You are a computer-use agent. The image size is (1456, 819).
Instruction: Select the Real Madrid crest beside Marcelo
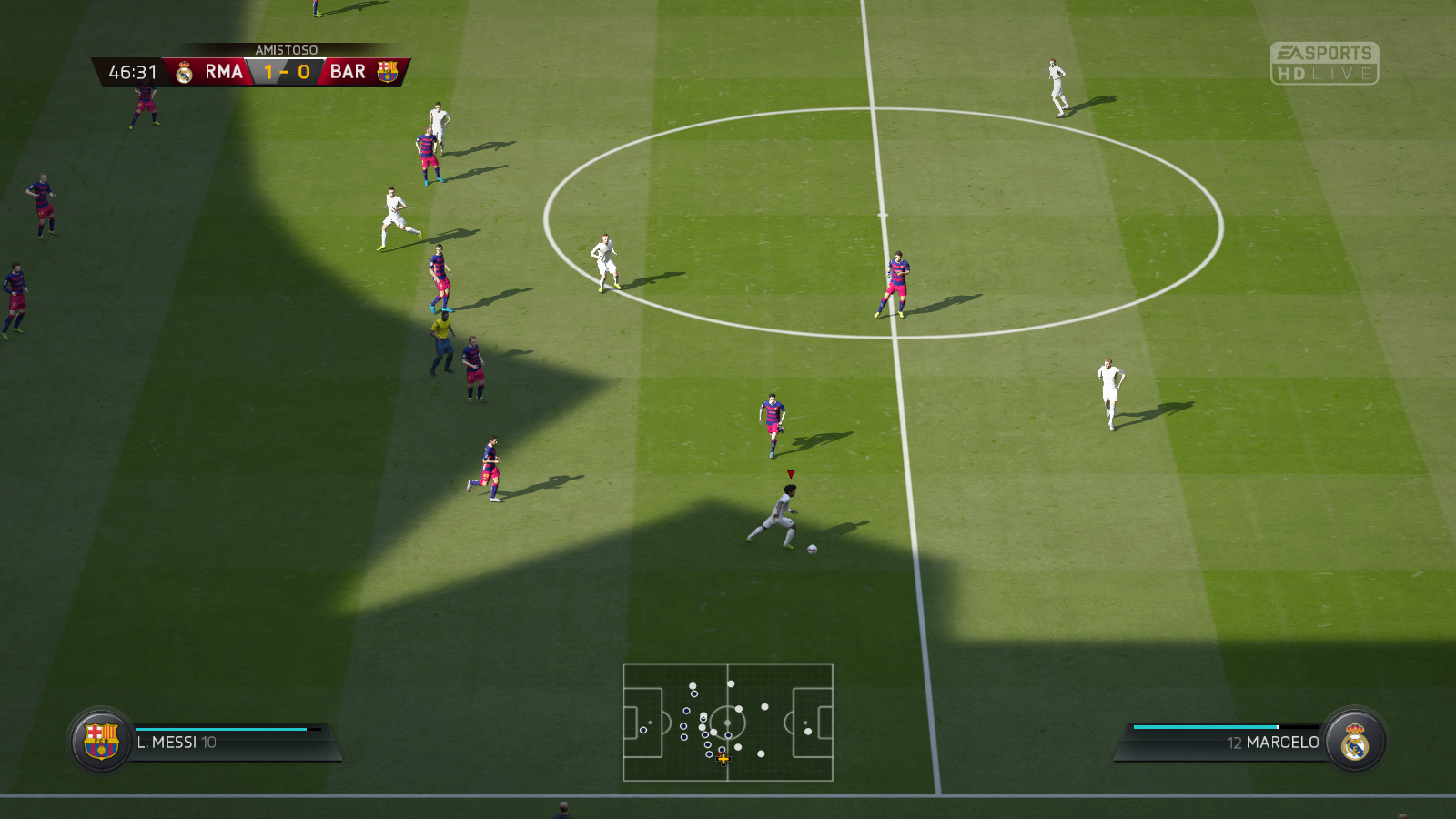click(1355, 741)
